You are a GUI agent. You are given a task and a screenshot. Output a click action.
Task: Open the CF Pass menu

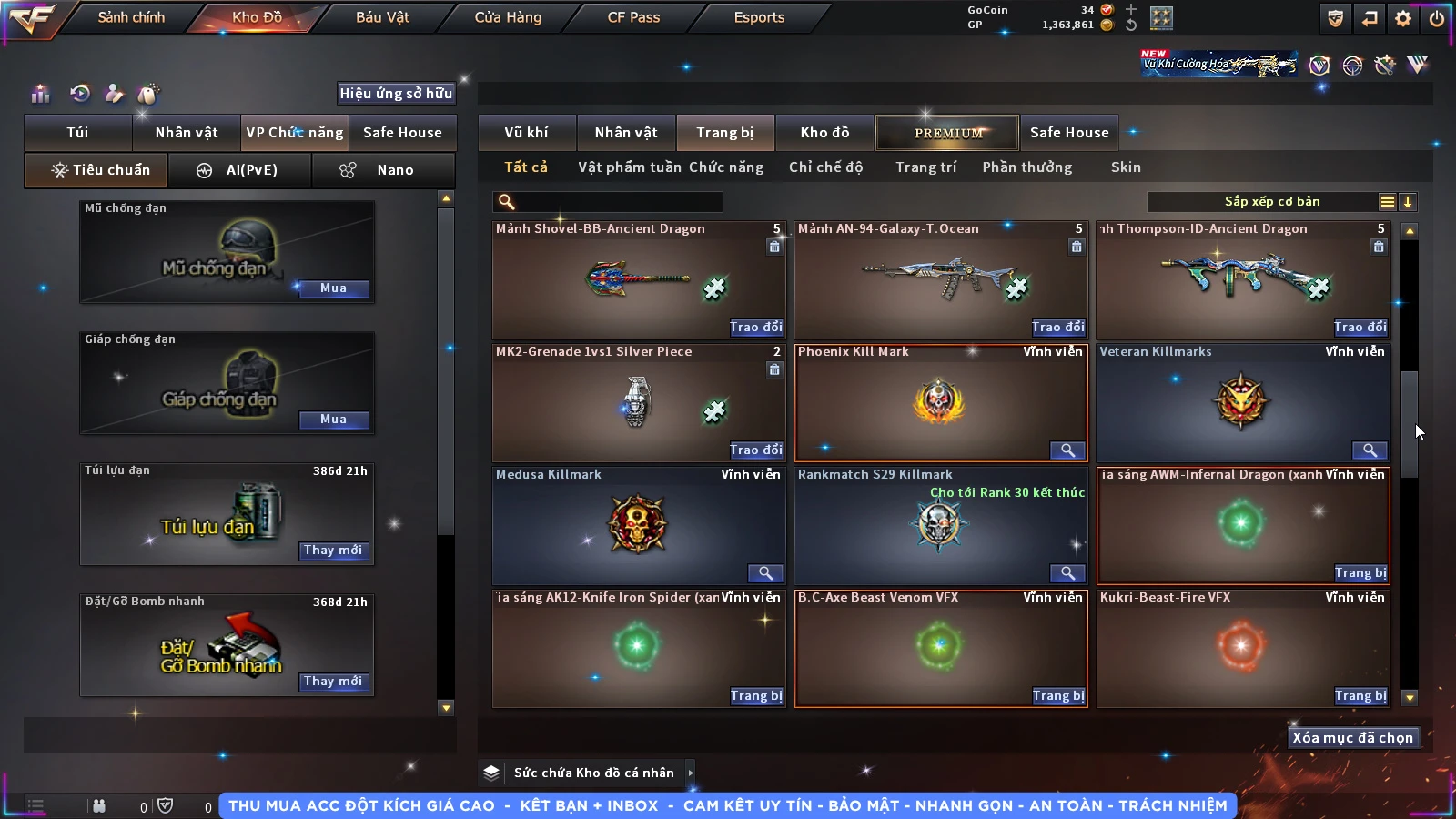pyautogui.click(x=633, y=17)
